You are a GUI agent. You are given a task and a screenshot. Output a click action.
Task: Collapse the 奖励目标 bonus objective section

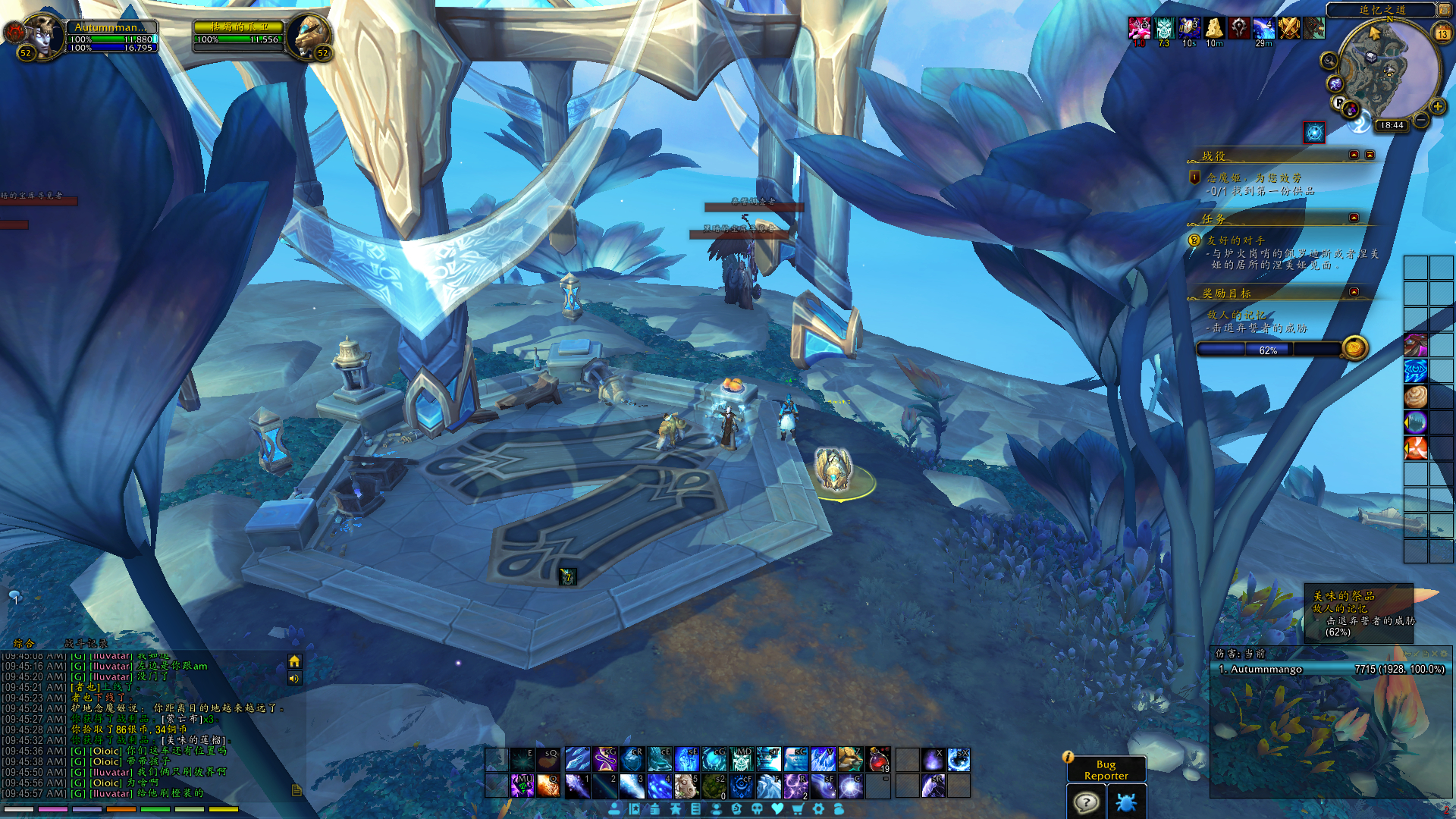pyautogui.click(x=1354, y=292)
